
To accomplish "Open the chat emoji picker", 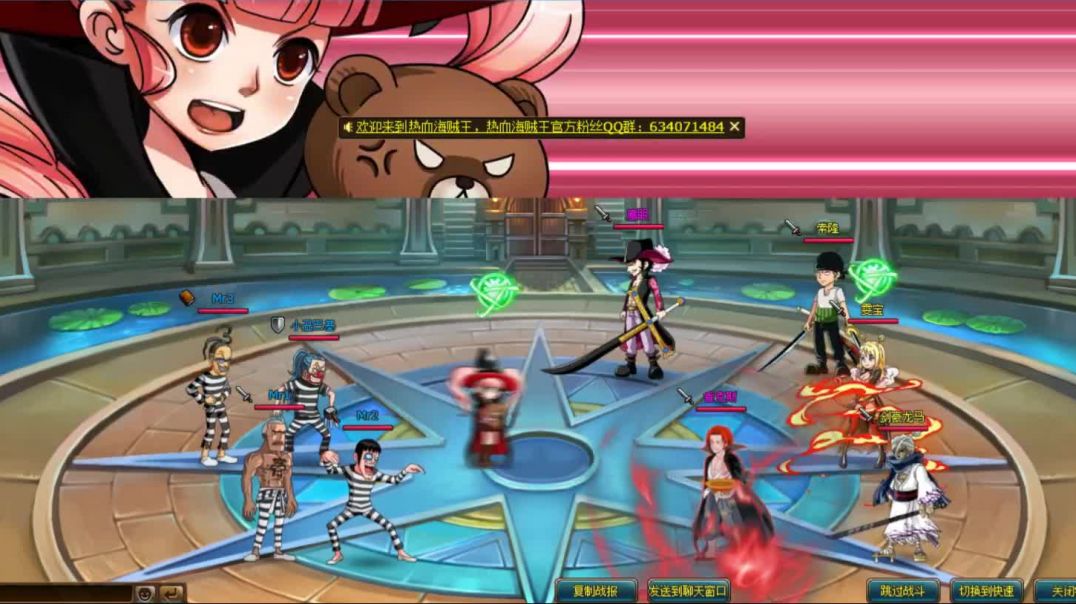I will [x=146, y=593].
